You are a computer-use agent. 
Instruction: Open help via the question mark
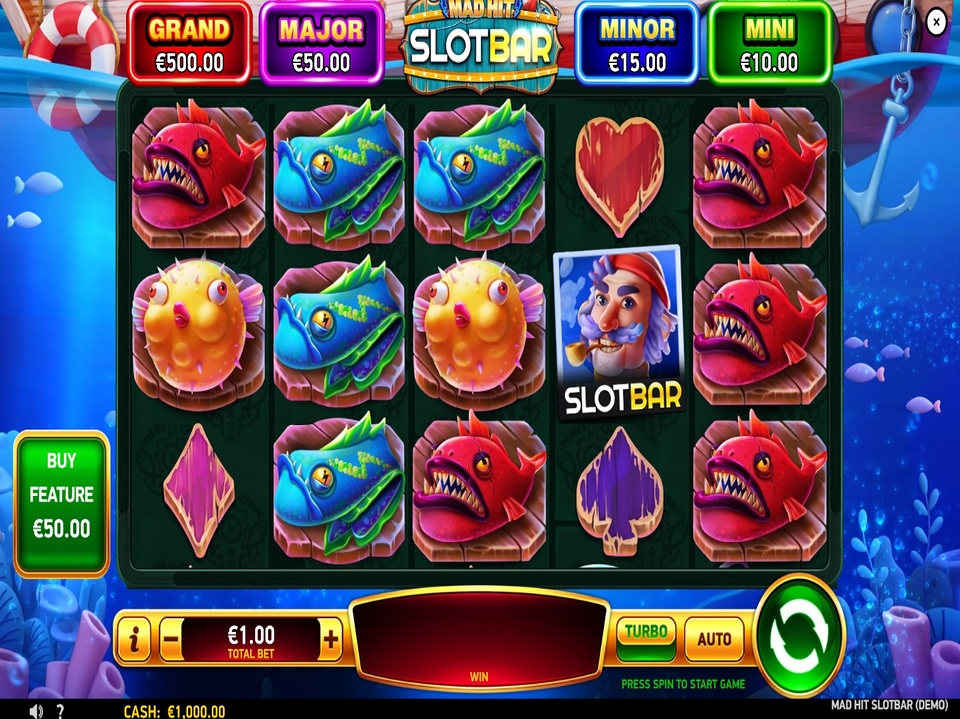(59, 710)
